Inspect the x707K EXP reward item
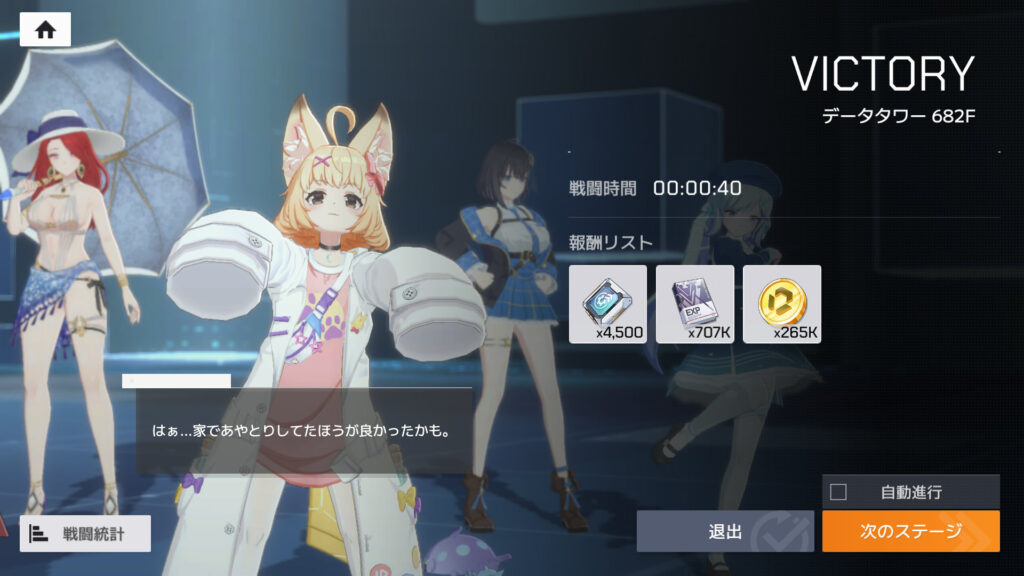 [695, 304]
